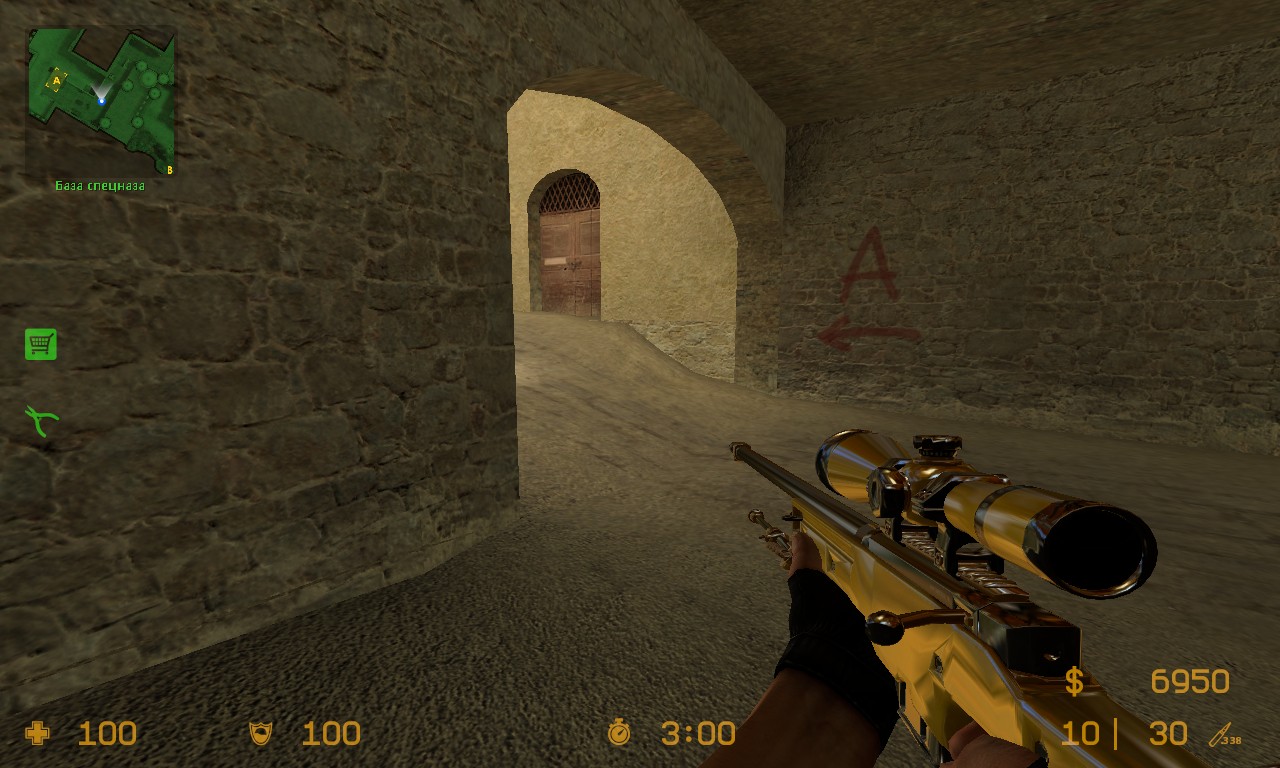This screenshot has width=1280, height=768.
Task: Click the radar minimap
Action: point(100,102)
